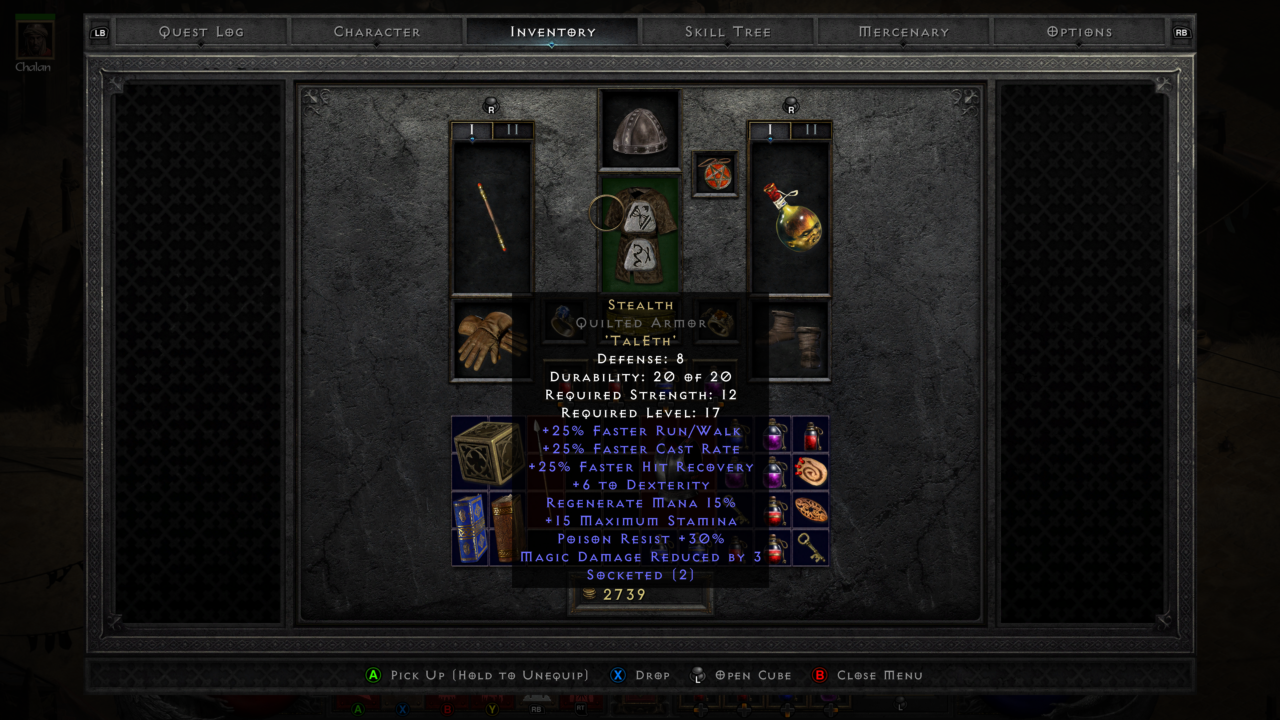This screenshot has width=1280, height=720.
Task: Select the brown tome in the inventory
Action: (x=505, y=528)
